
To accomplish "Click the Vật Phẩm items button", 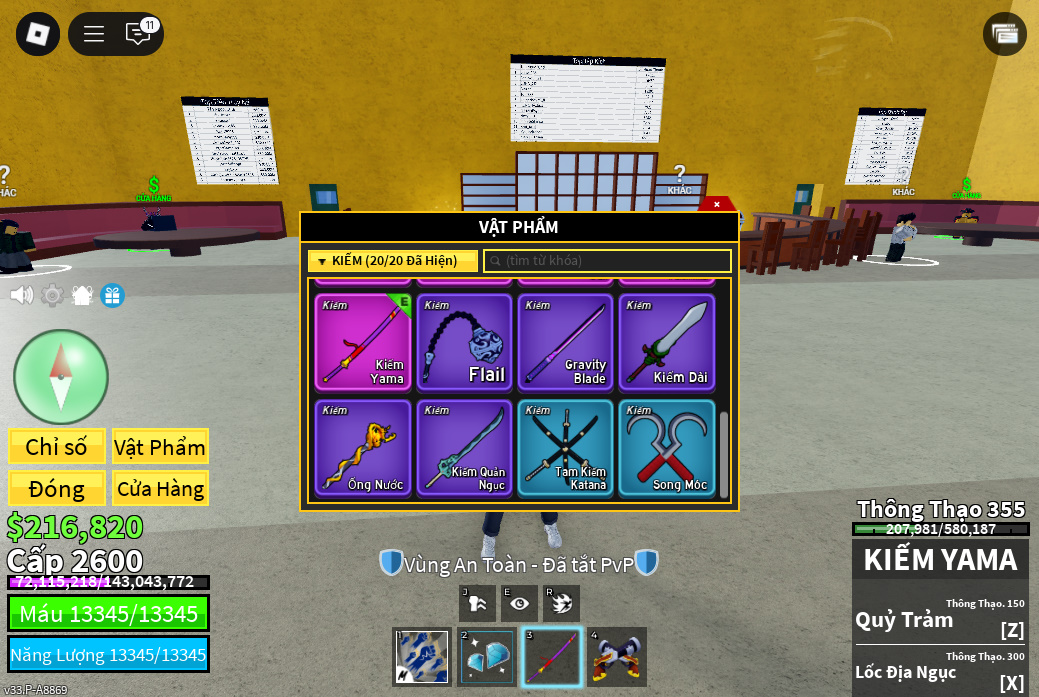I will tap(160, 447).
